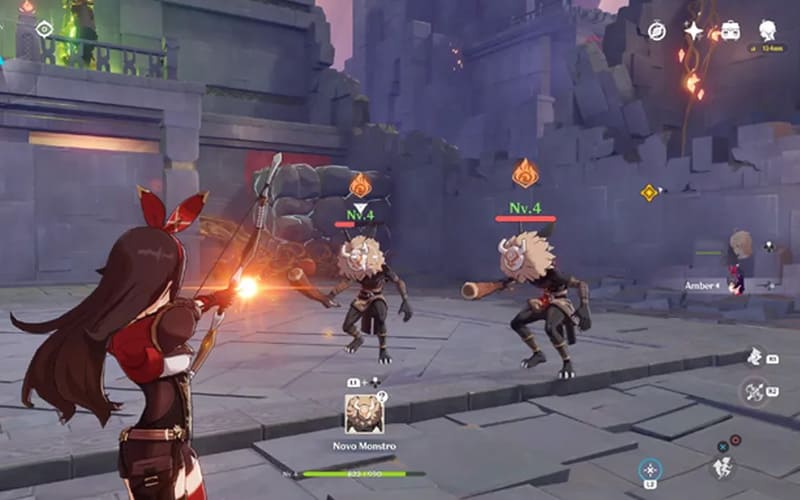Open the compass adventure icon
The height and width of the screenshot is (500, 800).
click(656, 31)
